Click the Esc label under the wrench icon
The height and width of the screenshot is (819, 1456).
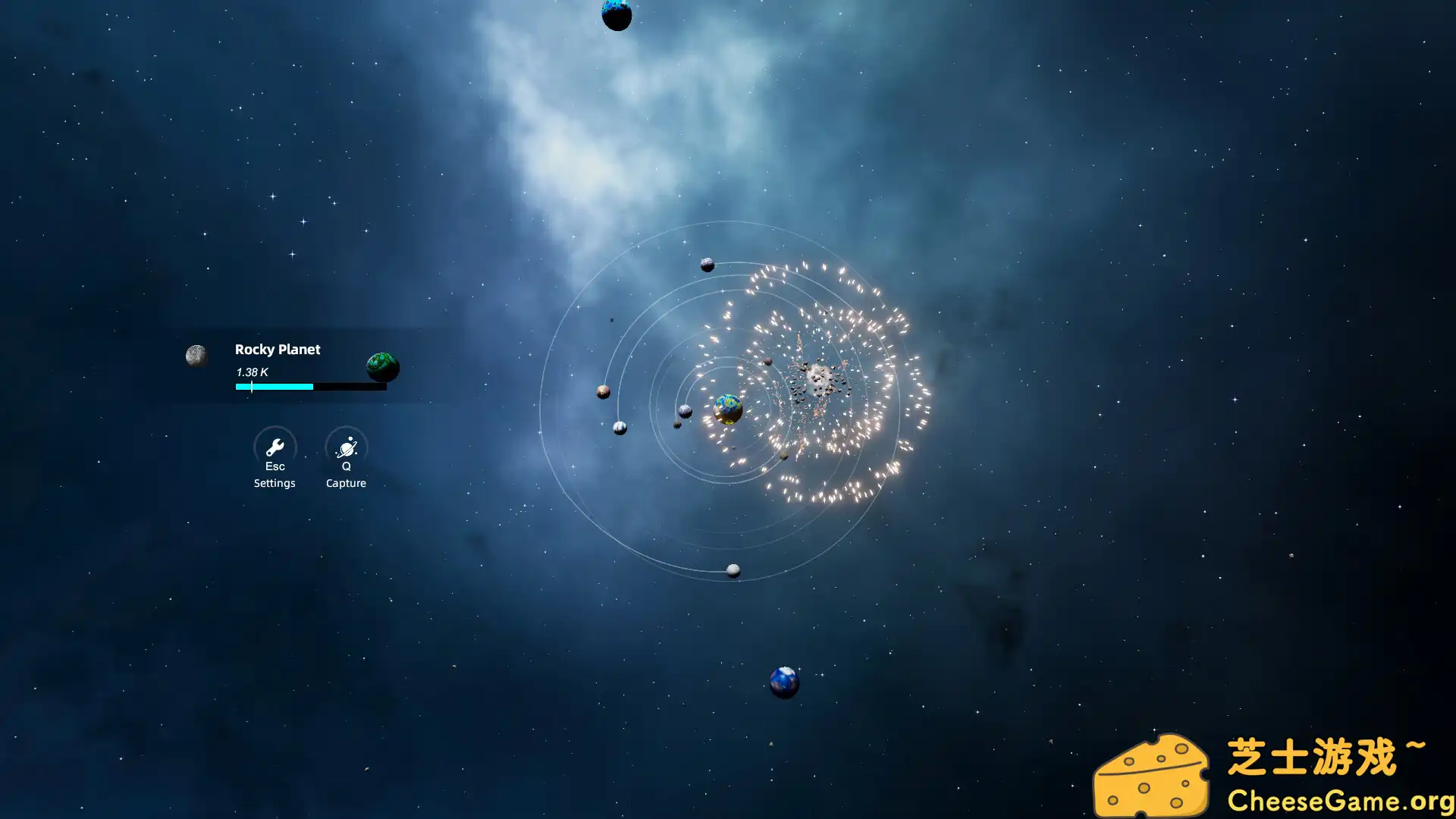point(275,466)
